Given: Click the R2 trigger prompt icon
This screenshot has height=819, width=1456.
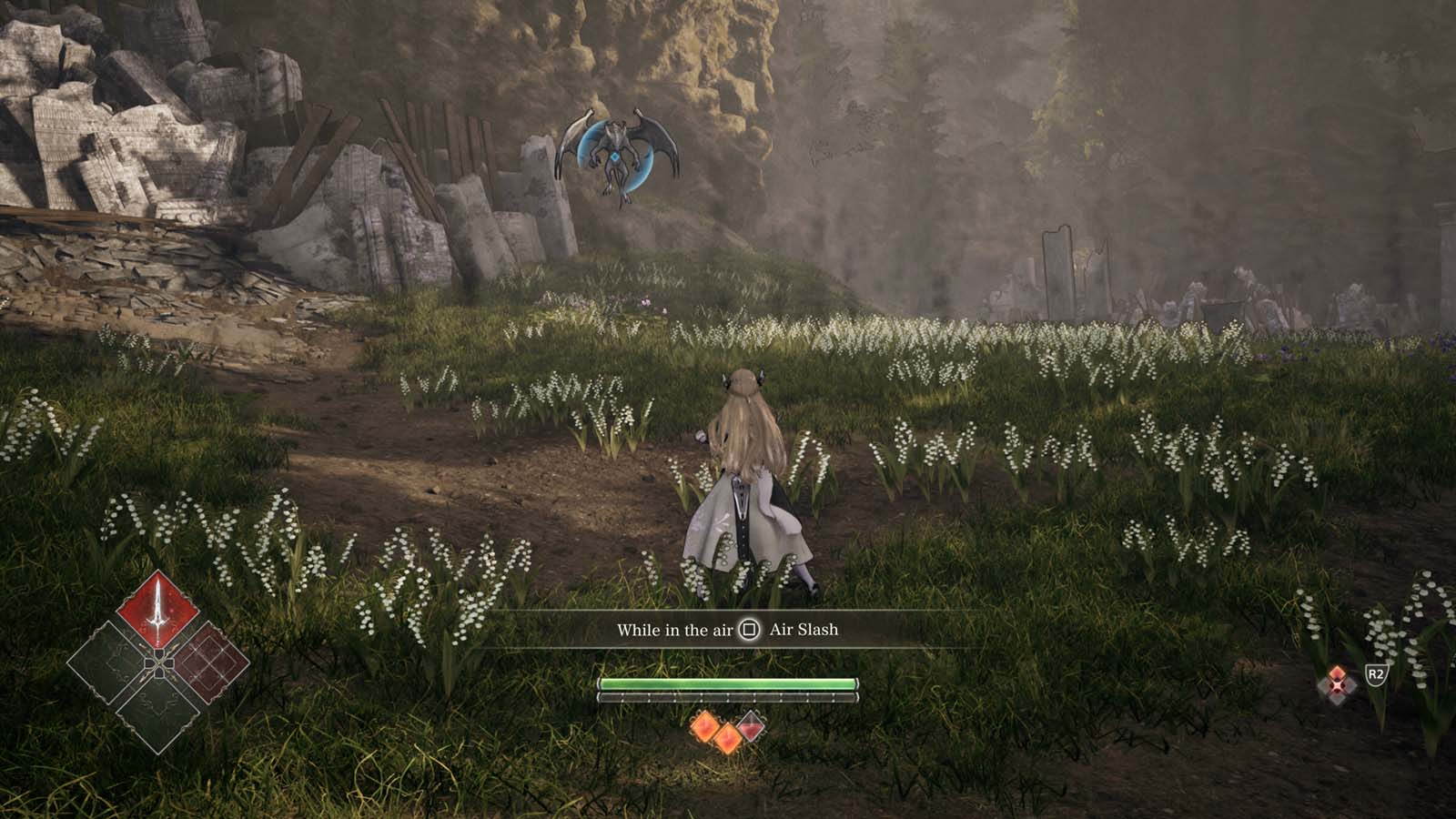Looking at the screenshot, I should click(1376, 675).
